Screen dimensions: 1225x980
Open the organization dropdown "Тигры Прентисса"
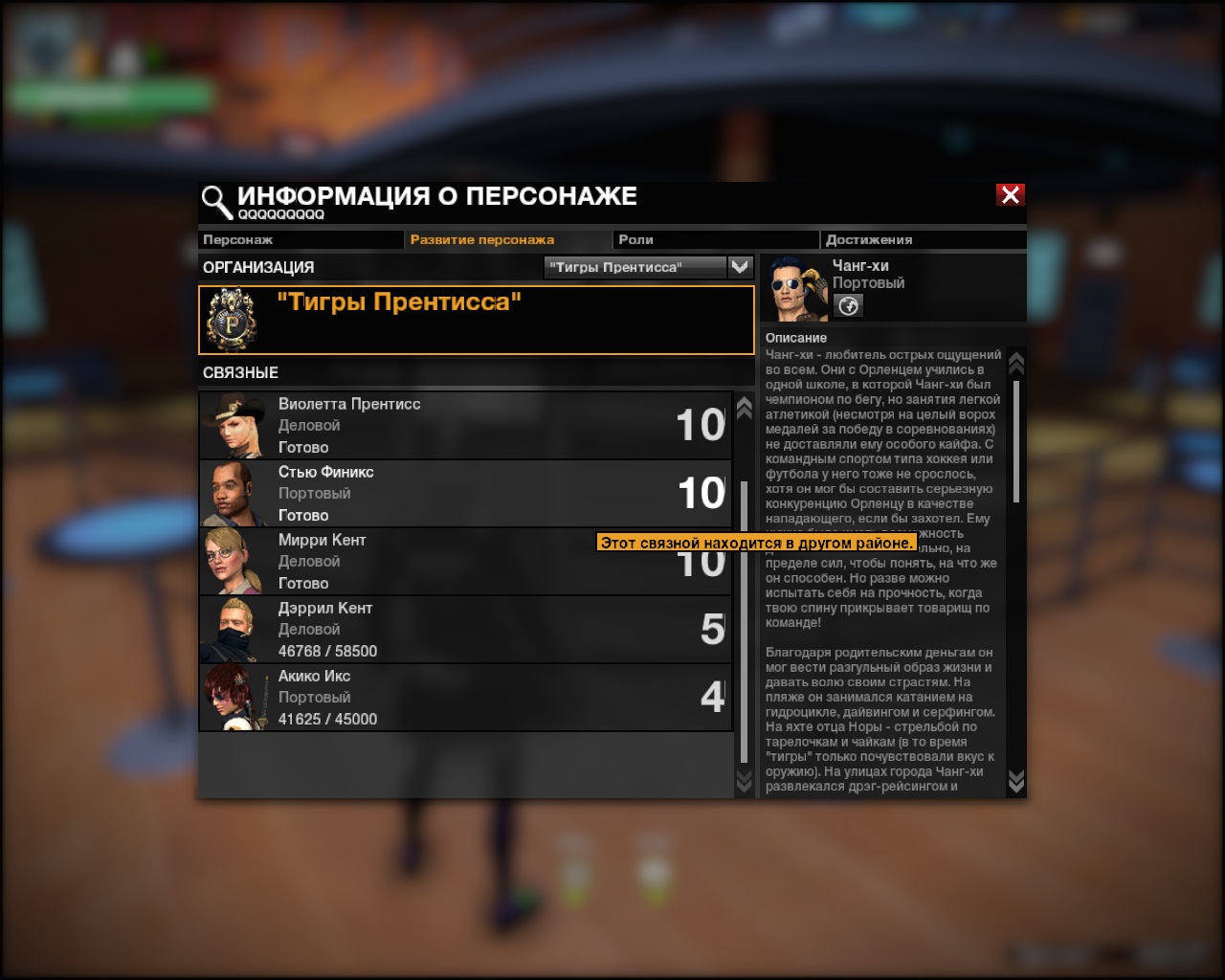740,267
